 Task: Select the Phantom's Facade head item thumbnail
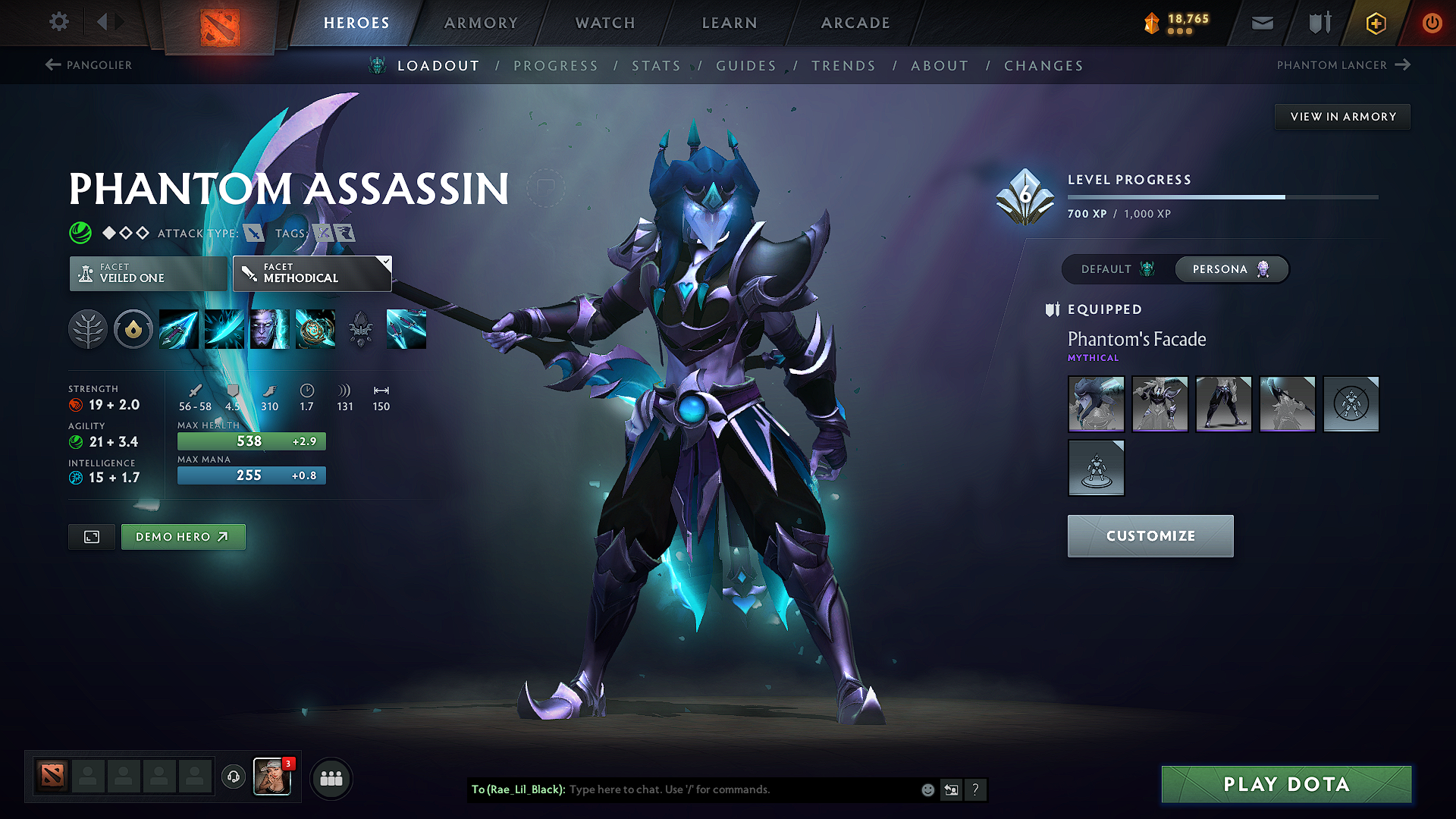pyautogui.click(x=1096, y=404)
